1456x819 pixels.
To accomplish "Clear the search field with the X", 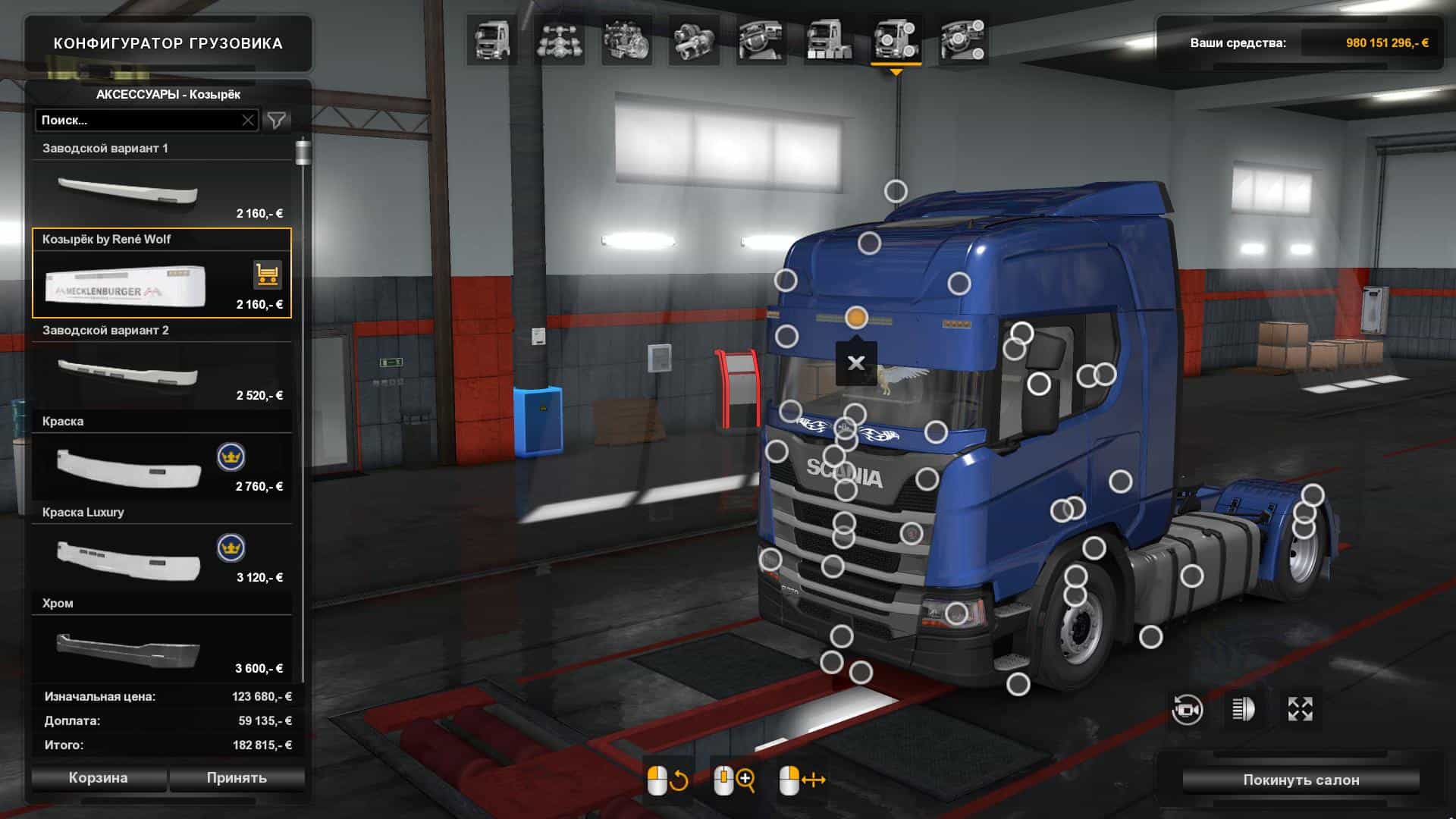I will point(248,120).
